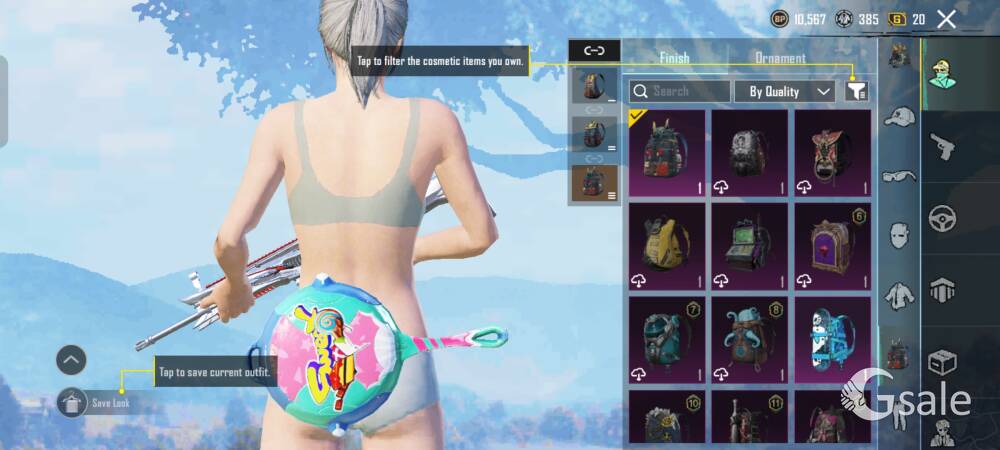Expand the up-arrow chevron button
This screenshot has width=1000, height=450.
[71, 360]
